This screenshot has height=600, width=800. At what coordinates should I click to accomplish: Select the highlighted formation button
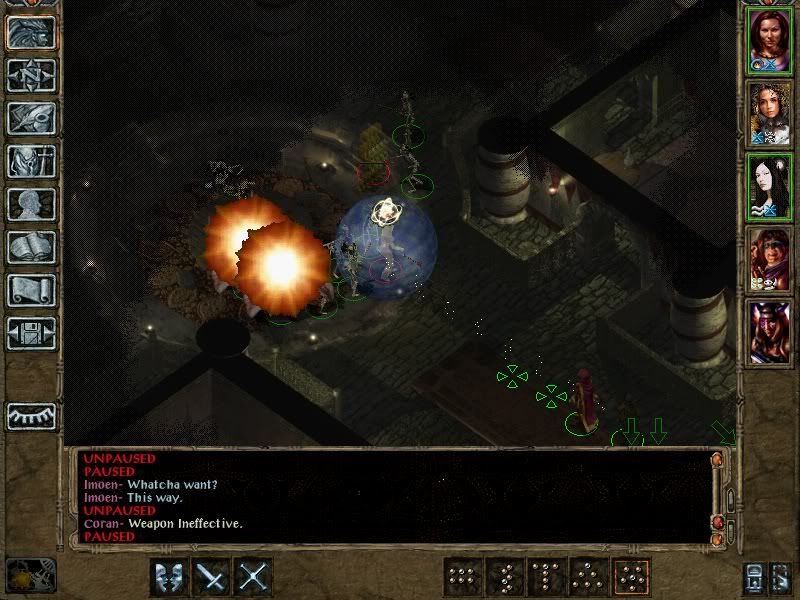[632, 577]
